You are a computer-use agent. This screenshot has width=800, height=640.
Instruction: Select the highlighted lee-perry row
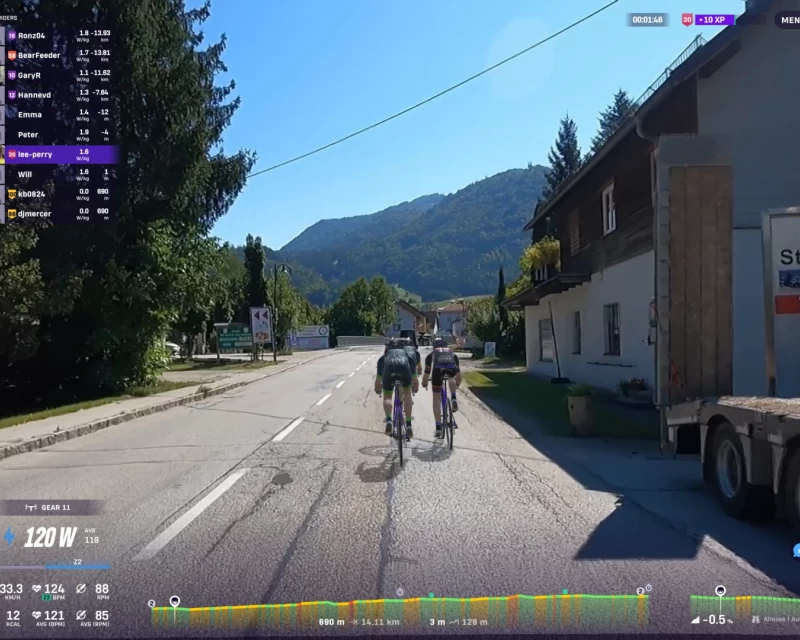[x=60, y=154]
